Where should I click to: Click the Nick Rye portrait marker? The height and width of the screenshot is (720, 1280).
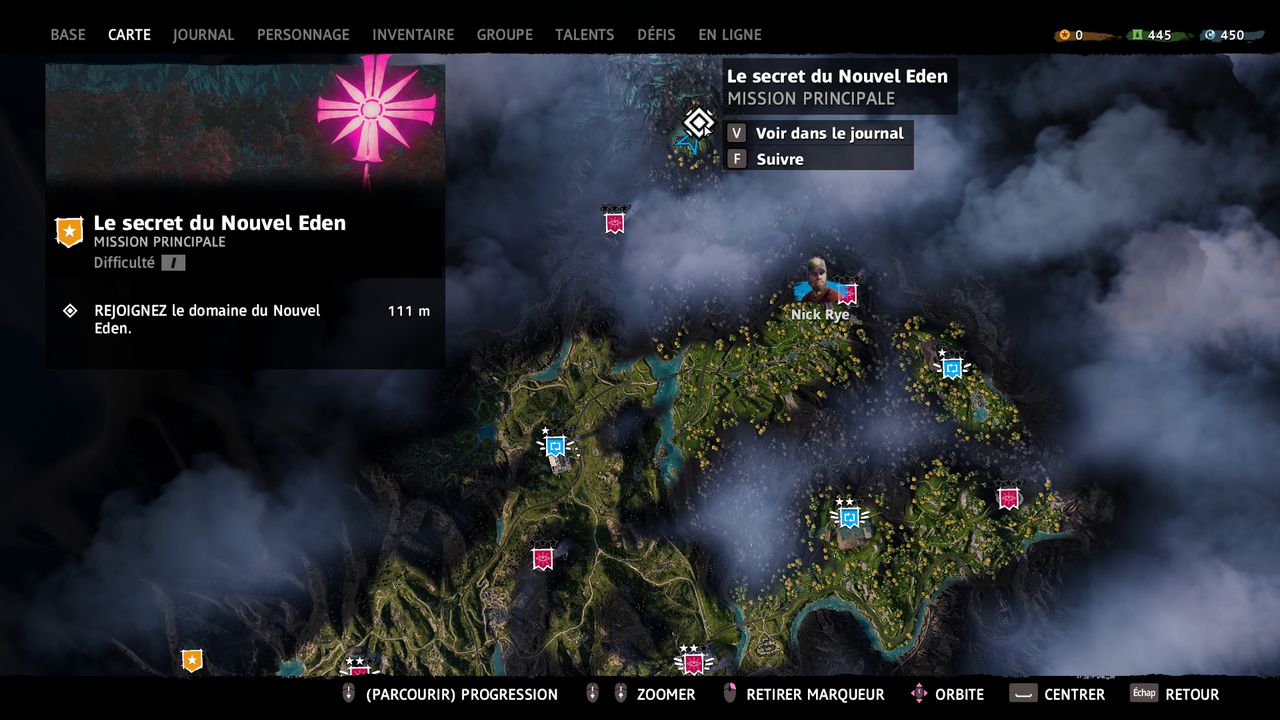(818, 279)
